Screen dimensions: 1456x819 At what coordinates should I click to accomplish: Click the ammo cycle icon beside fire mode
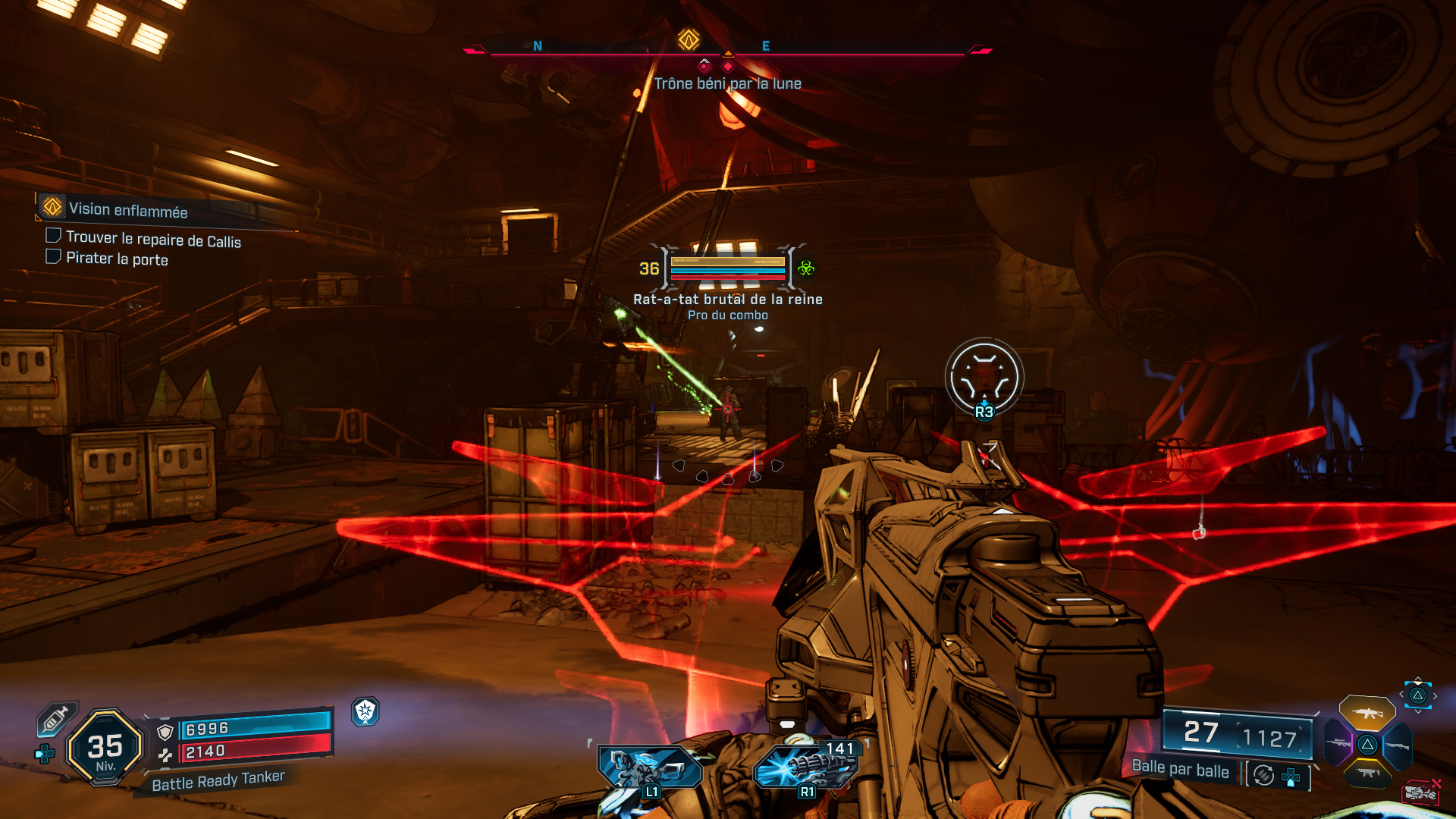coord(1263,775)
